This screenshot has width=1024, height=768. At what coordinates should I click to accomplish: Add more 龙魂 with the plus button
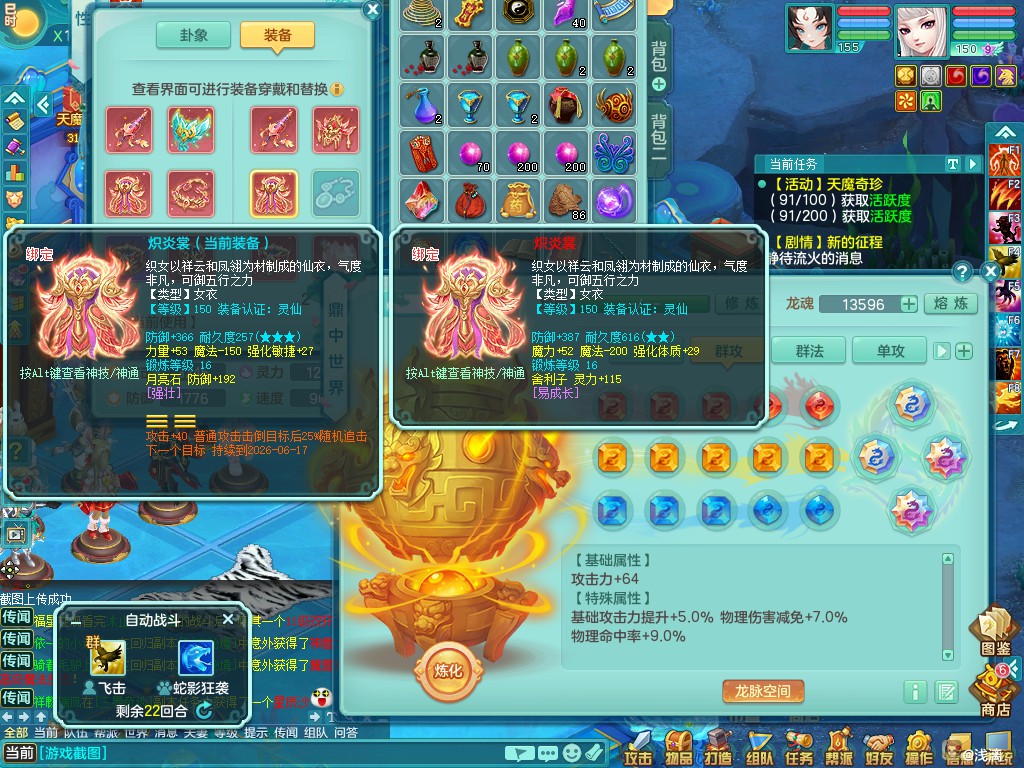[x=909, y=304]
